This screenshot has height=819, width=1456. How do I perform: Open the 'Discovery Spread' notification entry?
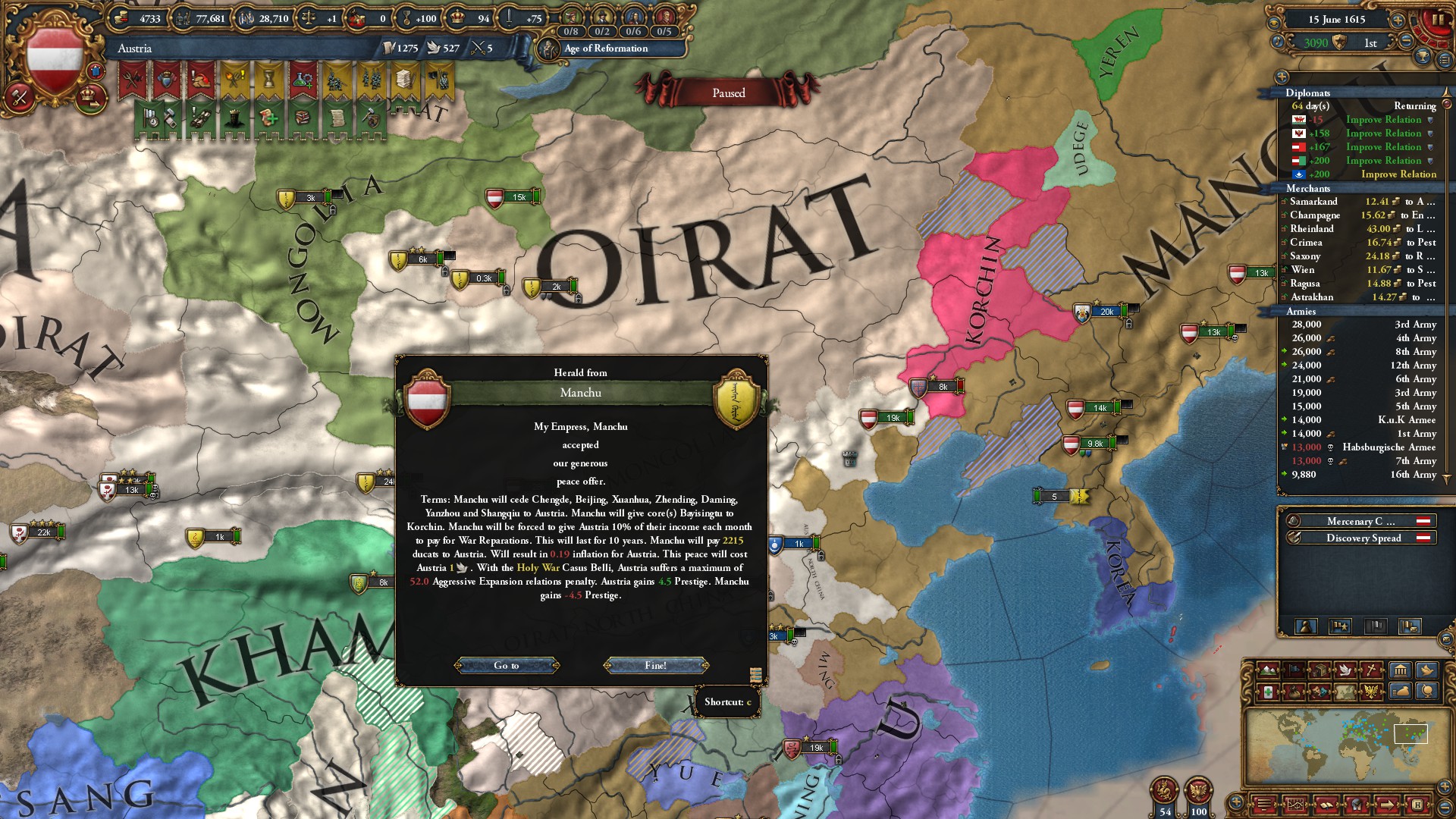tap(1363, 538)
